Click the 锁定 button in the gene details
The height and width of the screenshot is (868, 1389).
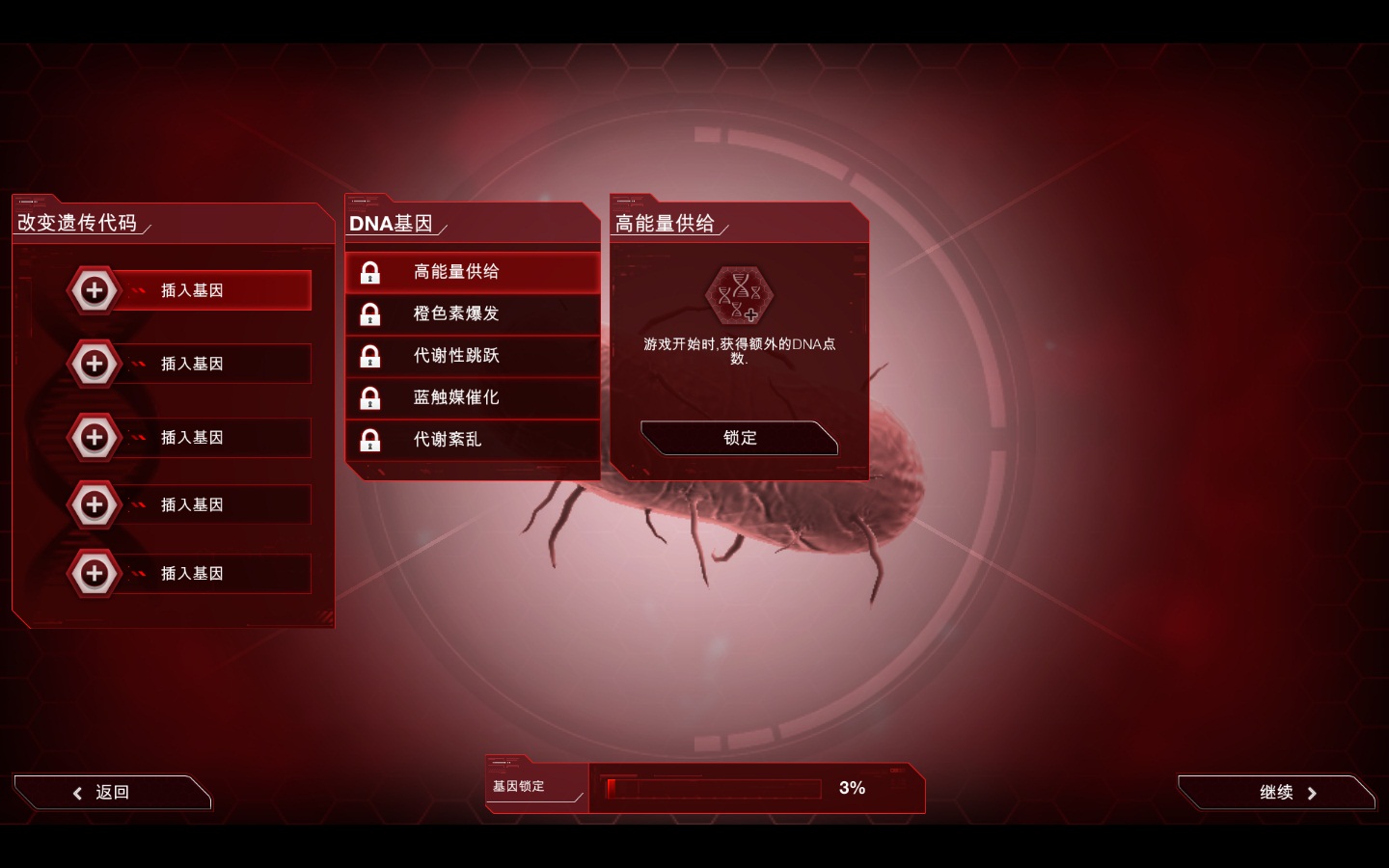(739, 438)
